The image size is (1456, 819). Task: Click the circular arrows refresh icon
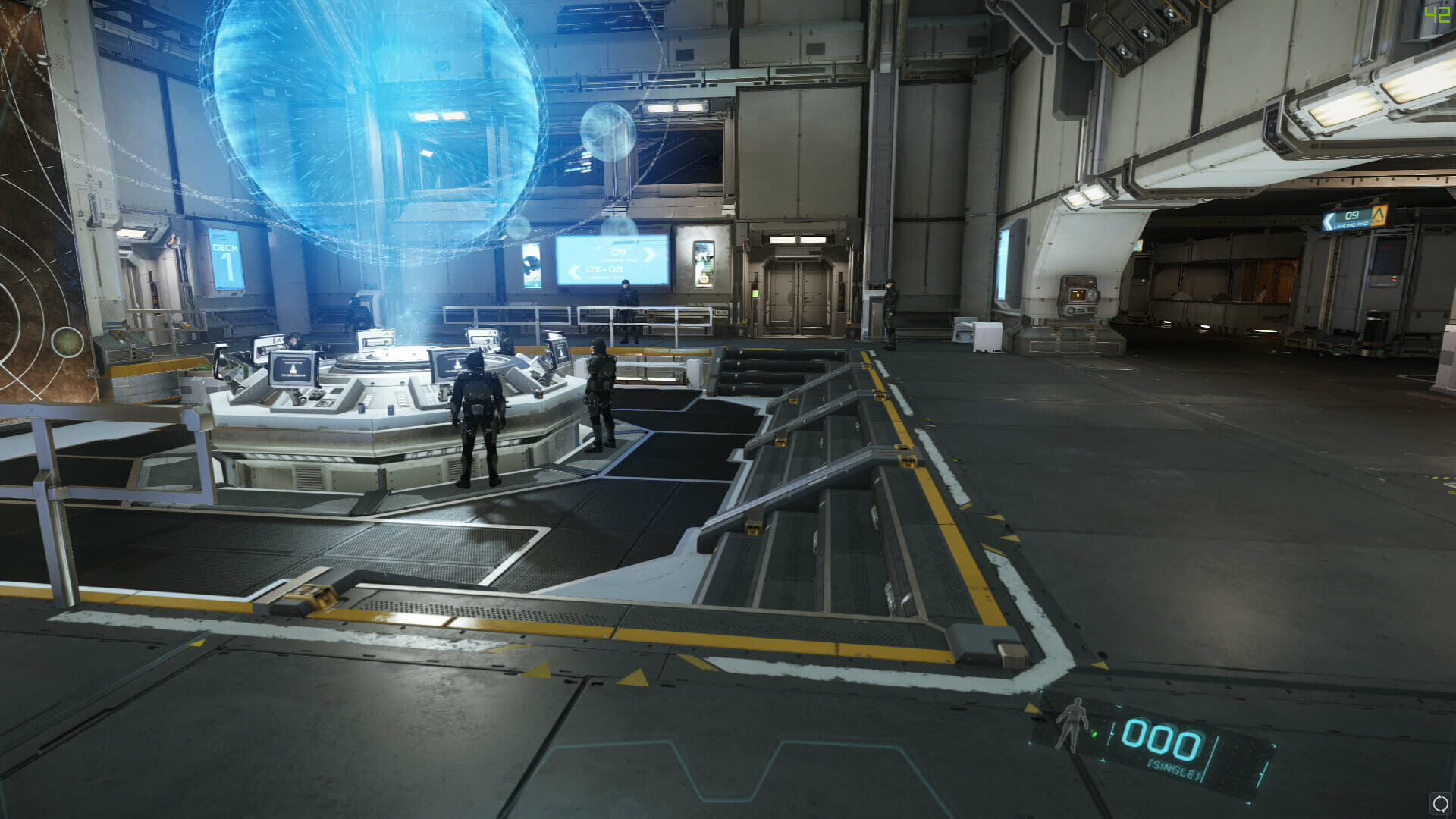pyautogui.click(x=1439, y=803)
